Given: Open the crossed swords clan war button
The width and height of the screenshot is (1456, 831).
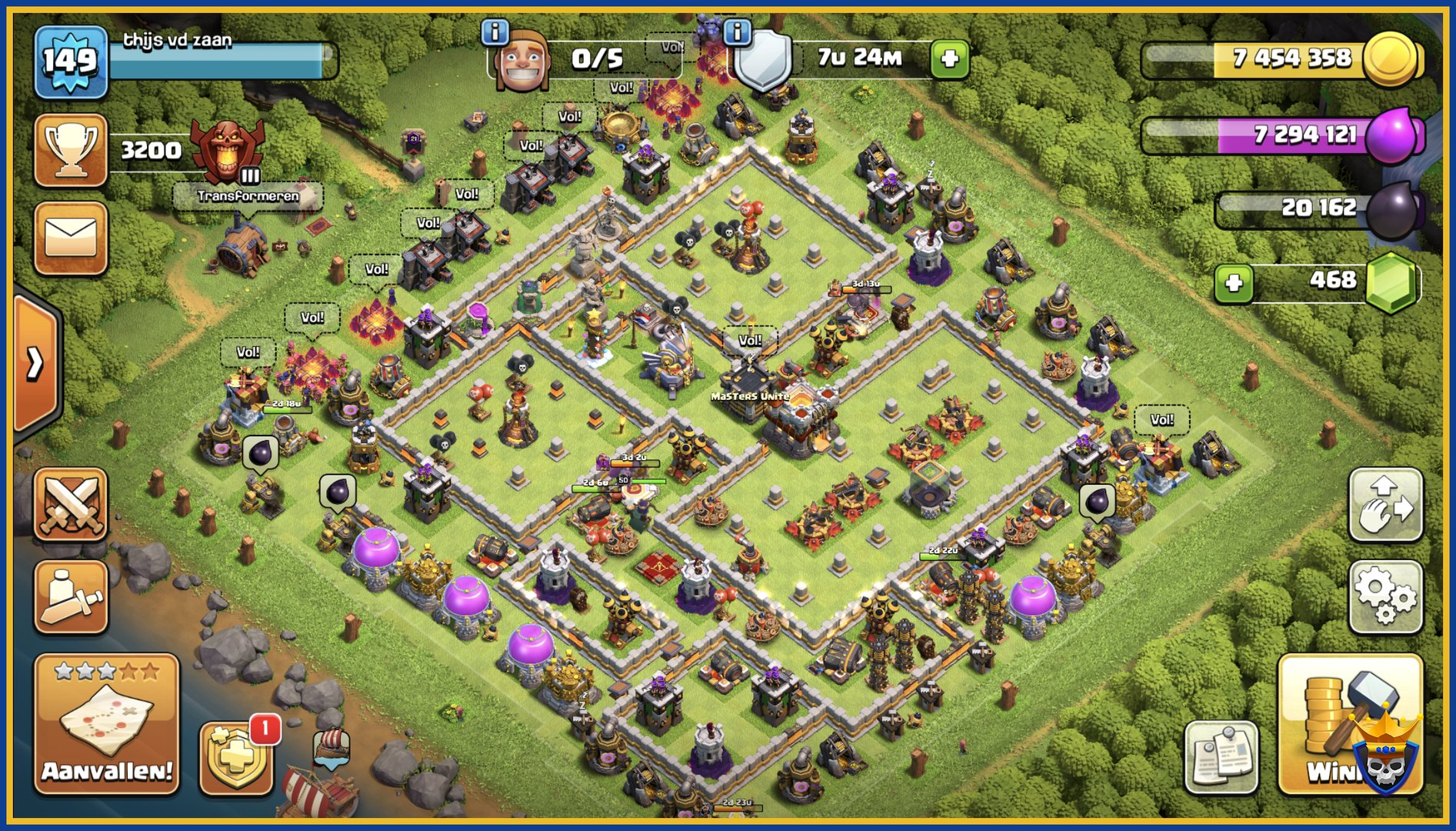Looking at the screenshot, I should click(71, 504).
